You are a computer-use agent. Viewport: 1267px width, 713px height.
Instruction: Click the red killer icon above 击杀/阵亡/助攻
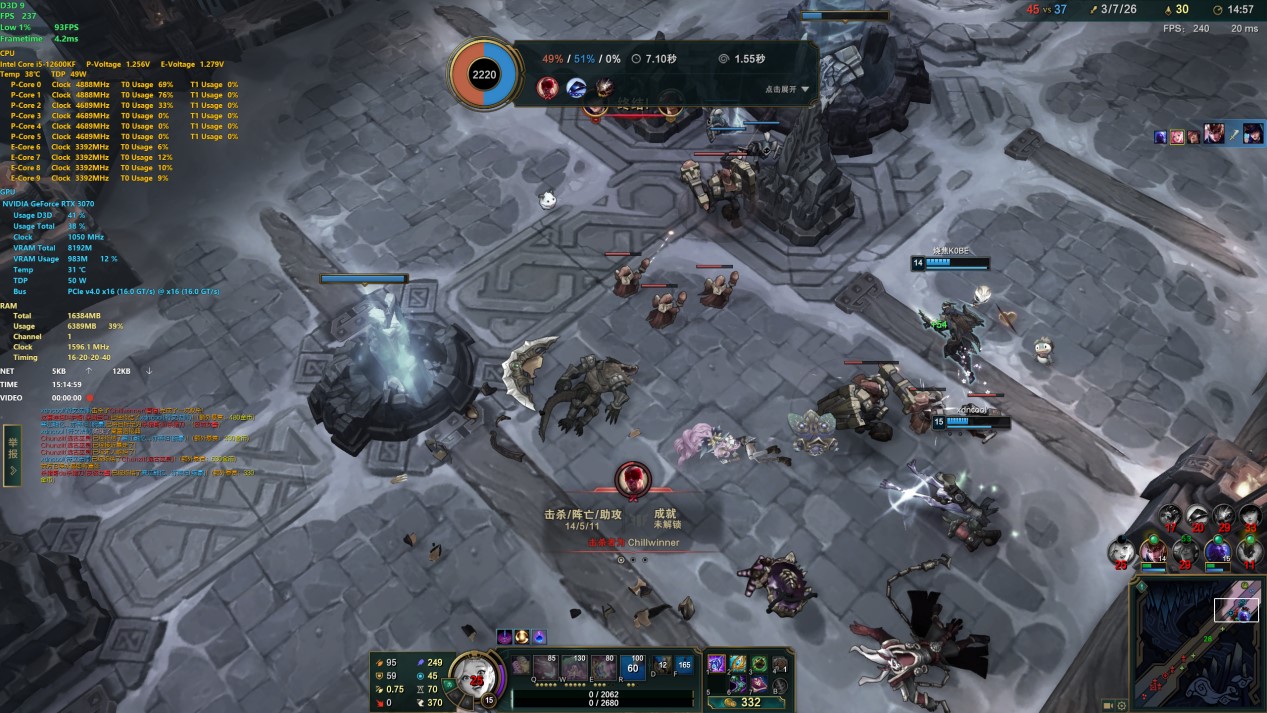(632, 479)
